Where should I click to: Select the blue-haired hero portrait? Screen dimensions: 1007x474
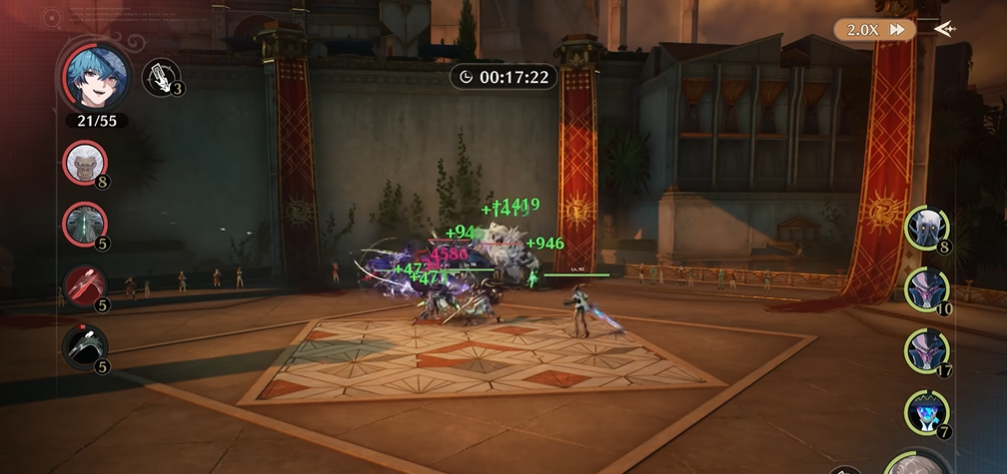coord(96,77)
